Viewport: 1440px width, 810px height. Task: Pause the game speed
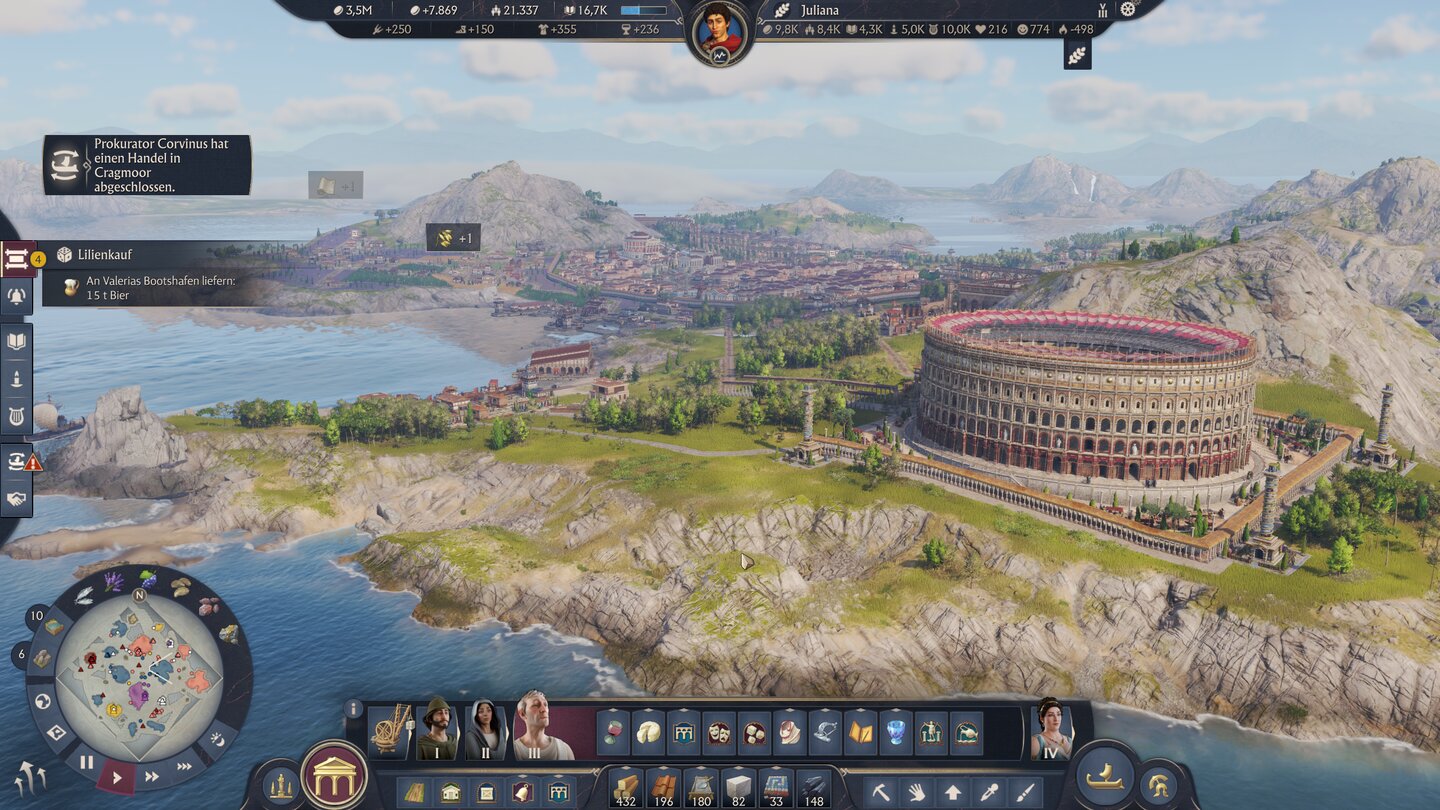(87, 763)
